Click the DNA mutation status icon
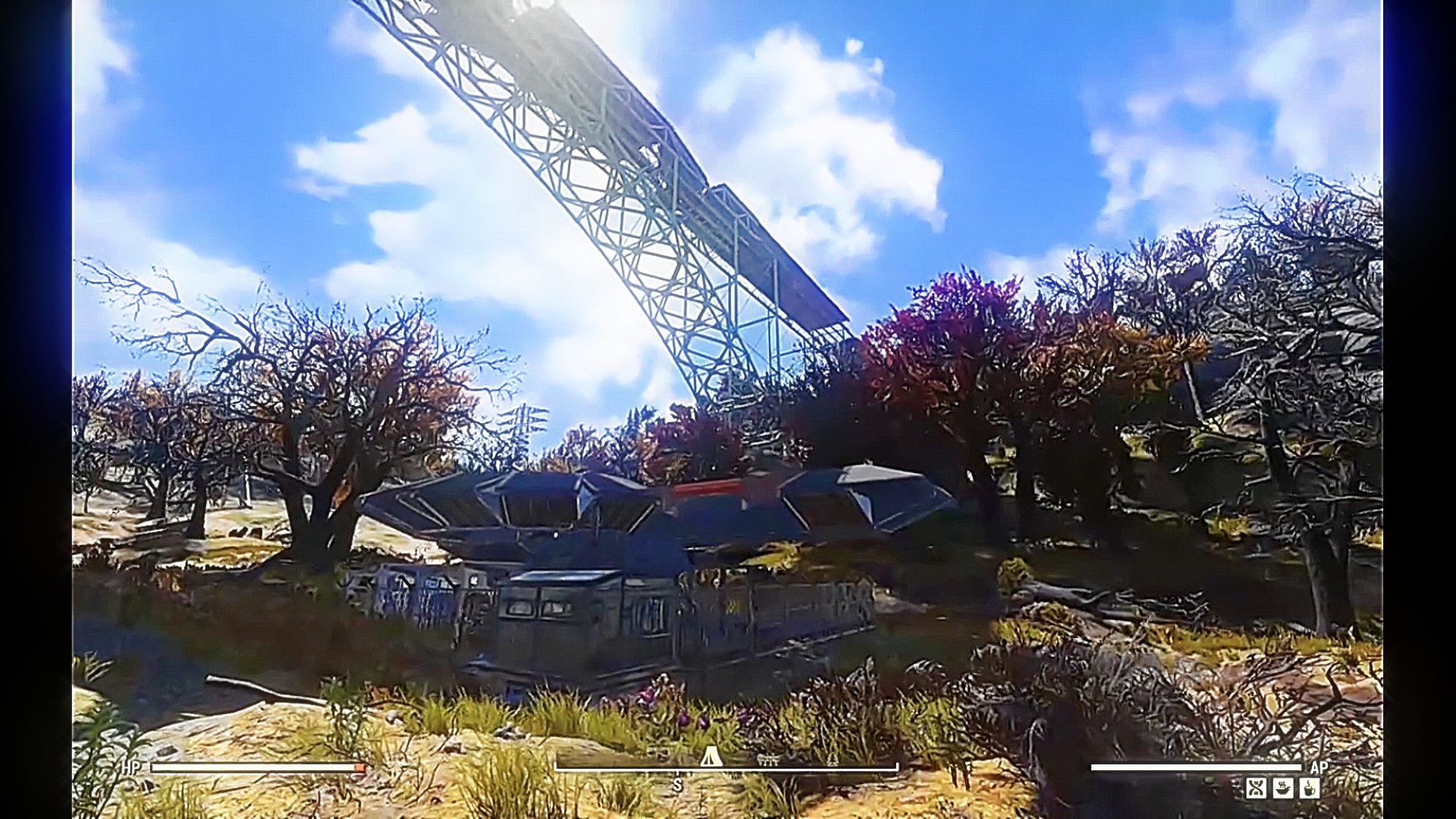Viewport: 1456px width, 819px height. tap(1256, 788)
